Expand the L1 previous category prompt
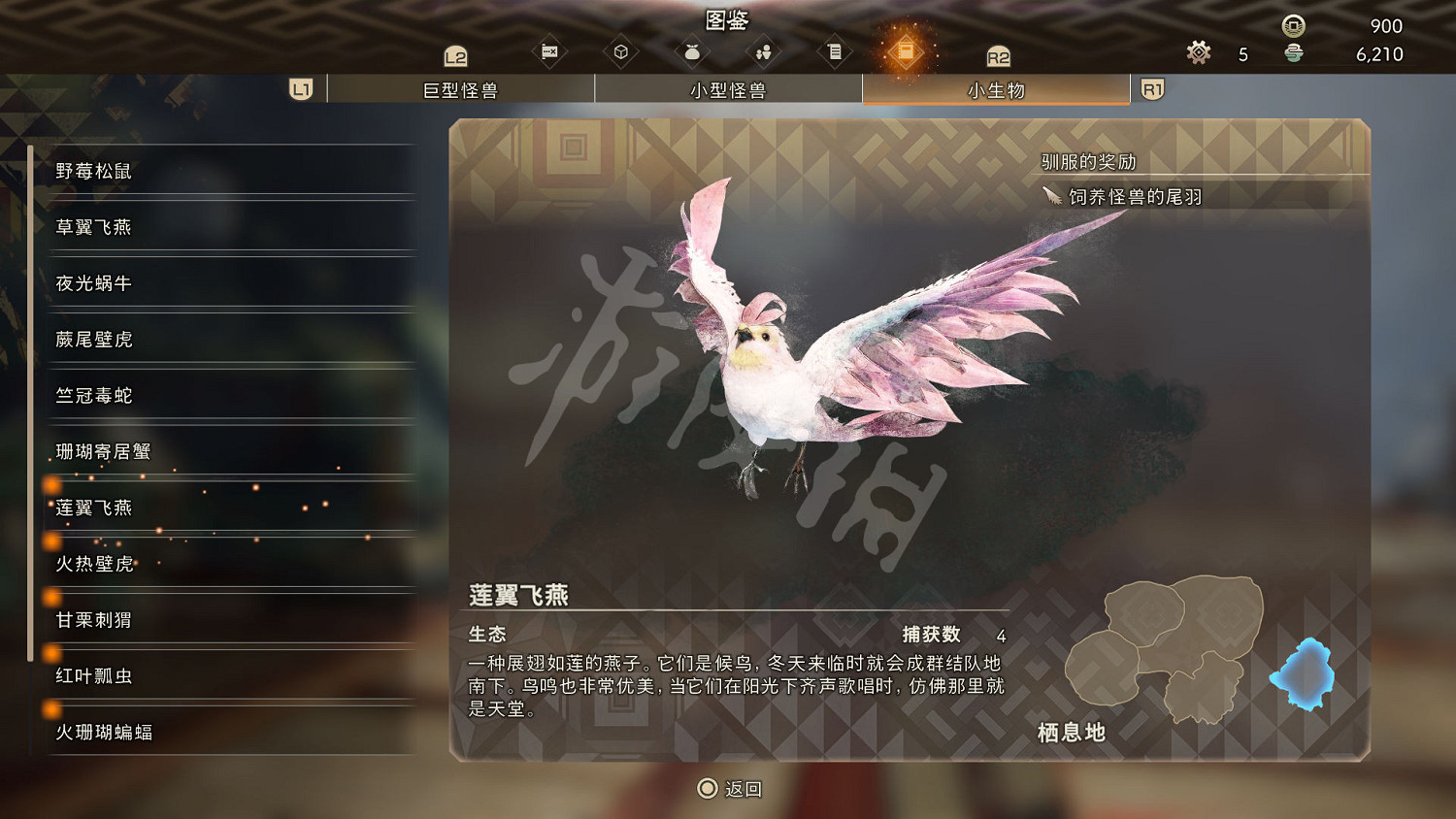Viewport: 1456px width, 819px height. pyautogui.click(x=300, y=88)
